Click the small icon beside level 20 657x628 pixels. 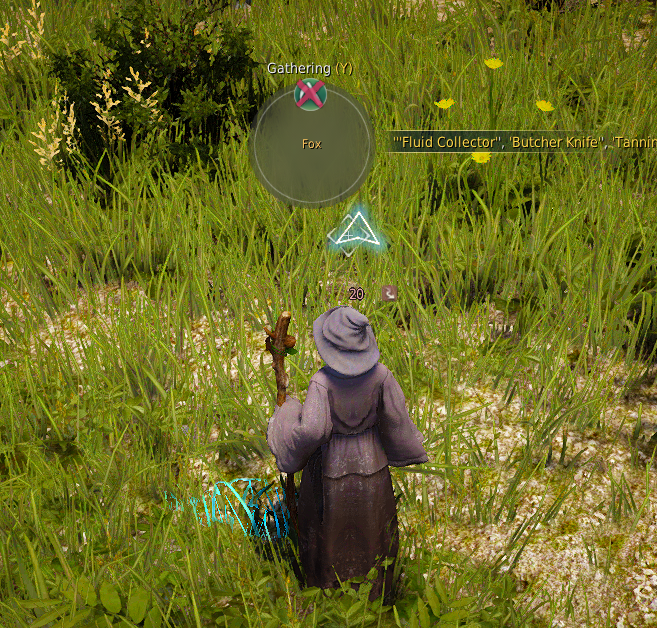[x=389, y=293]
